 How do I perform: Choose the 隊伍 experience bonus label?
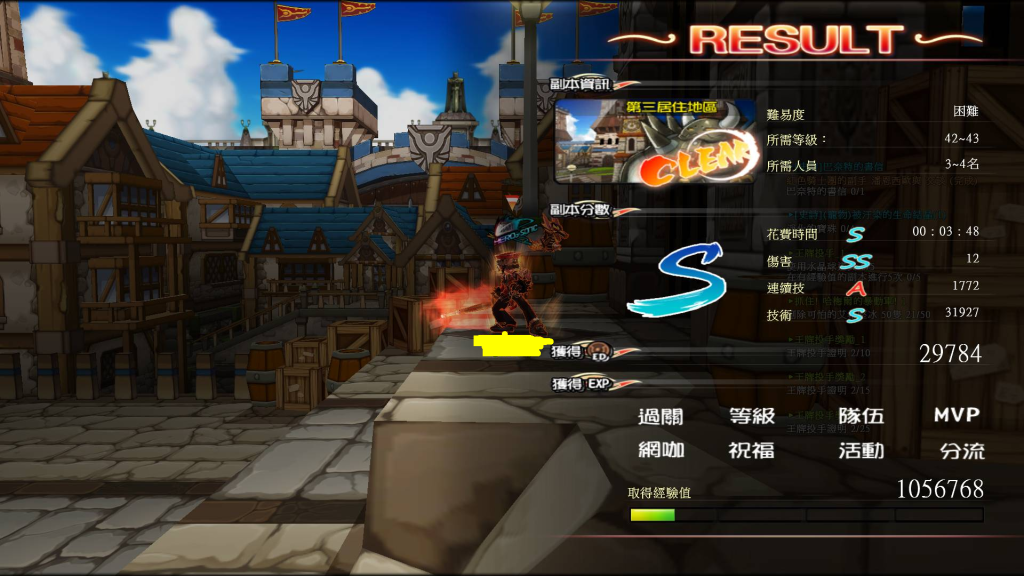pyautogui.click(x=860, y=416)
